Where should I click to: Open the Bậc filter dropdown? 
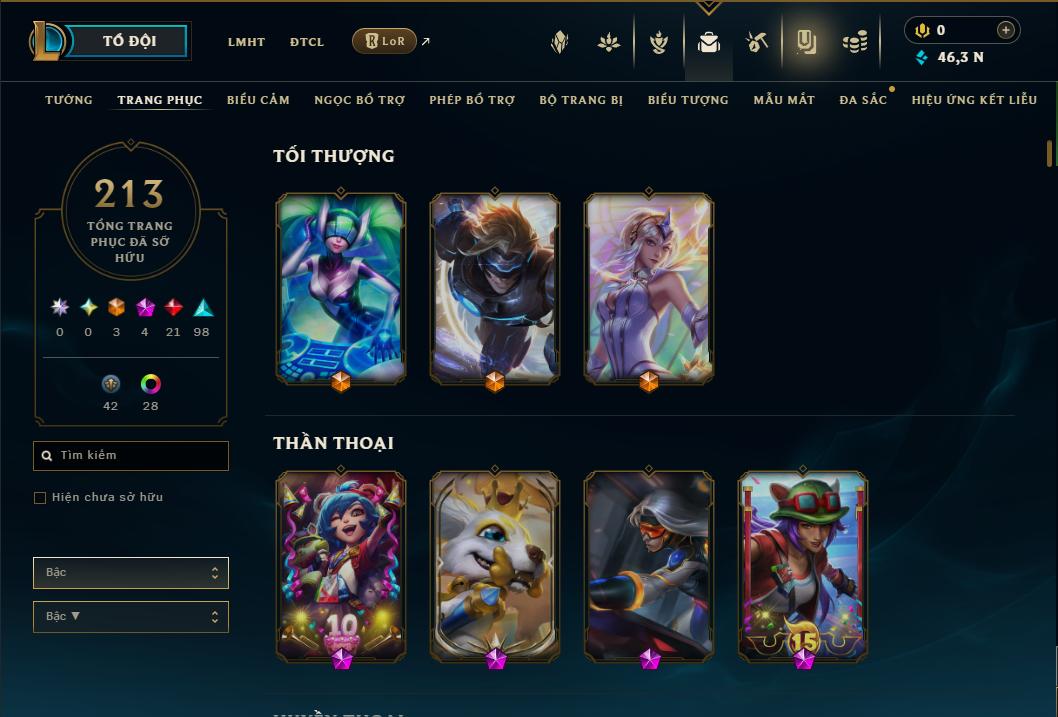click(x=131, y=573)
